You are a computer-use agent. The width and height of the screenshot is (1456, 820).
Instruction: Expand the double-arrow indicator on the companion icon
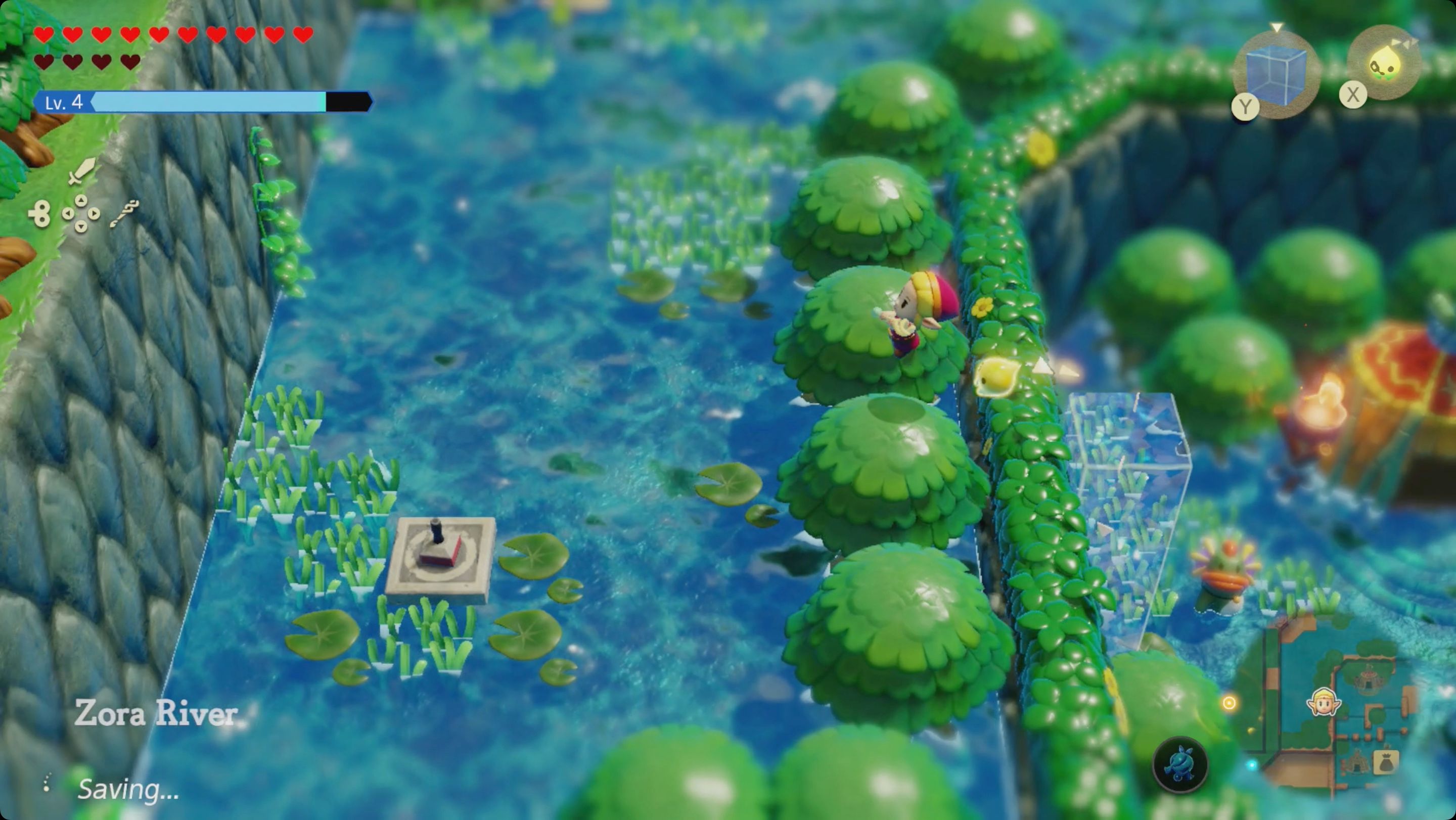pos(1404,43)
